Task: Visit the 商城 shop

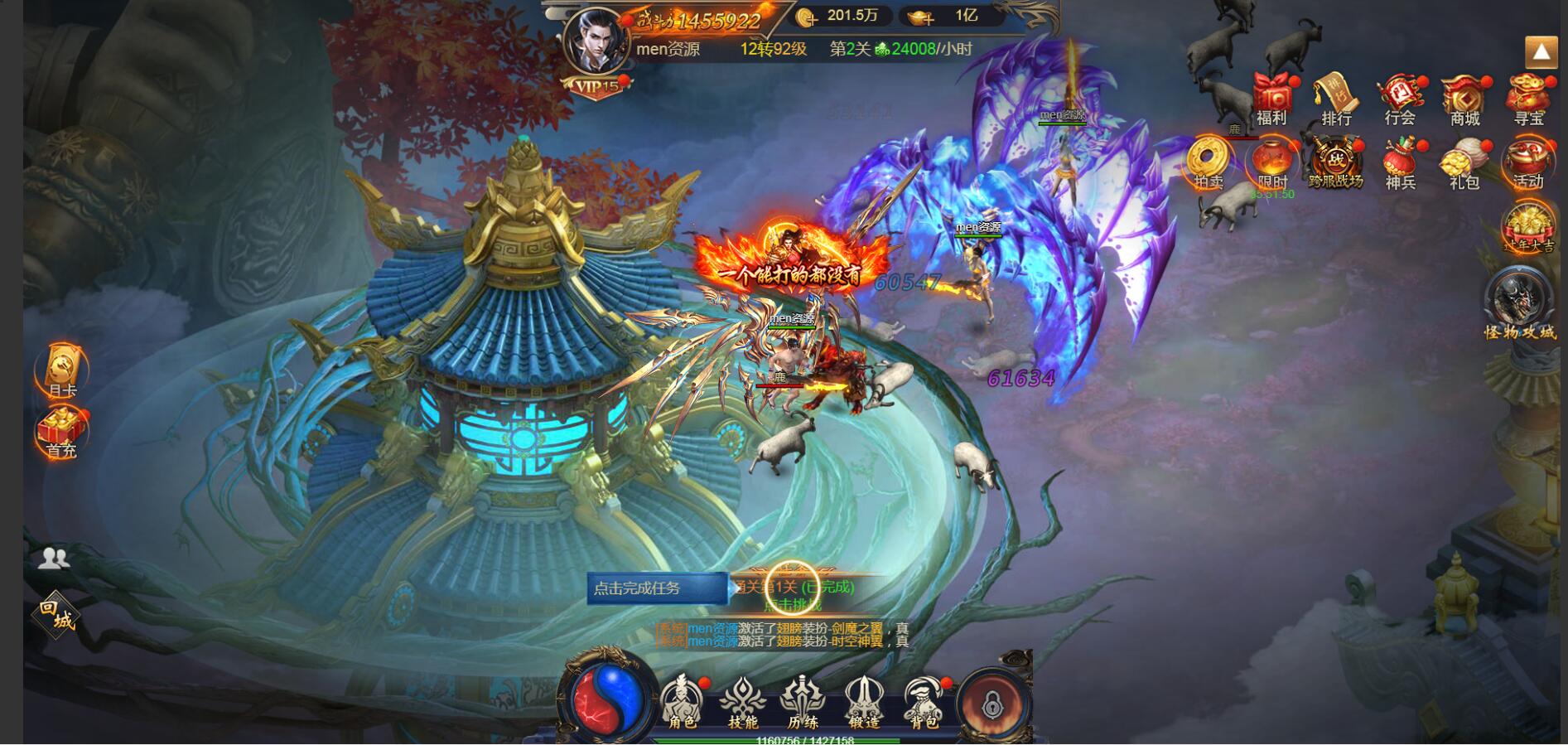Action: [x=1464, y=98]
